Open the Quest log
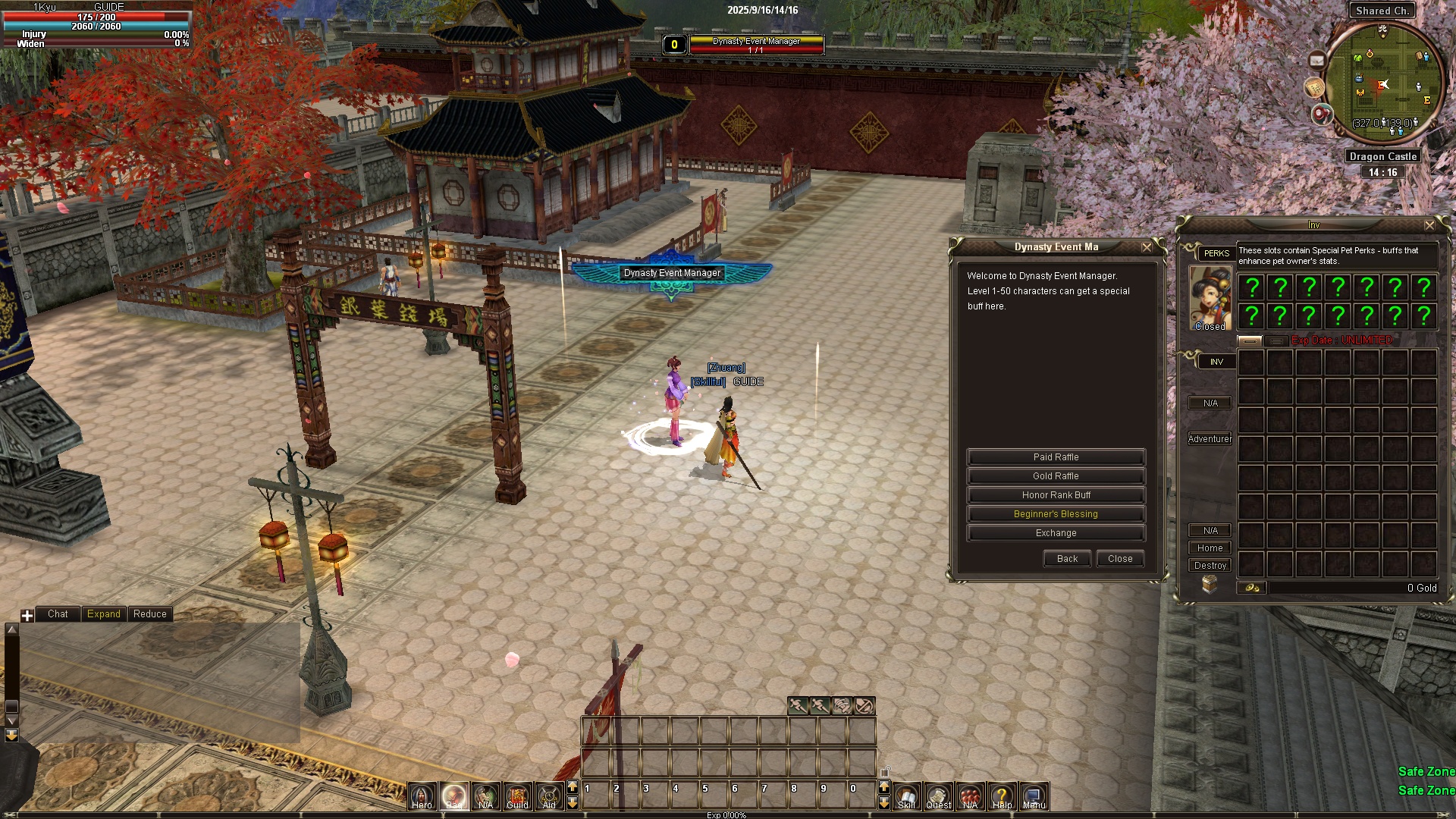This screenshot has width=1456, height=819. (938, 796)
